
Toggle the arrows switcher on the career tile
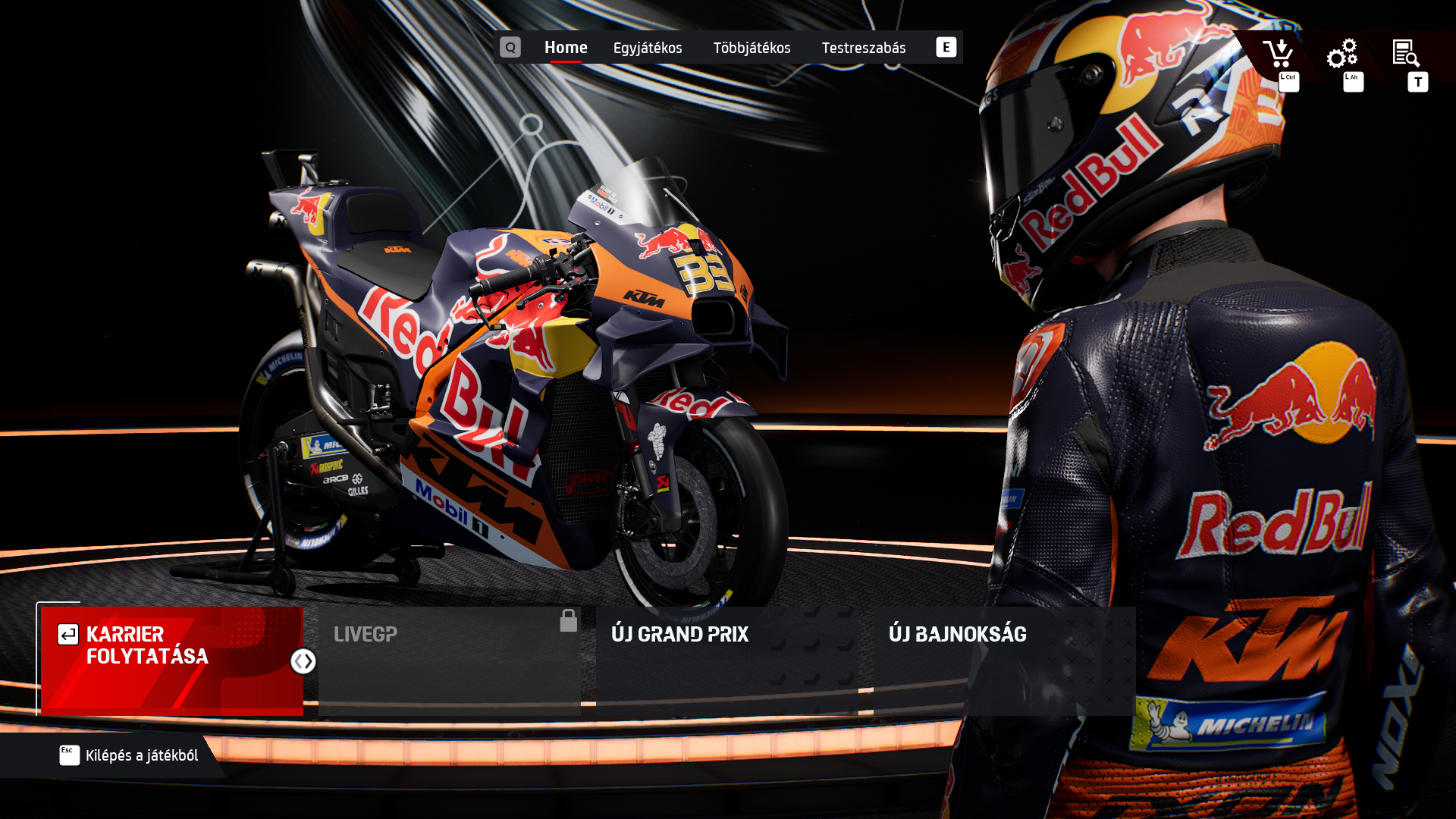(x=303, y=661)
